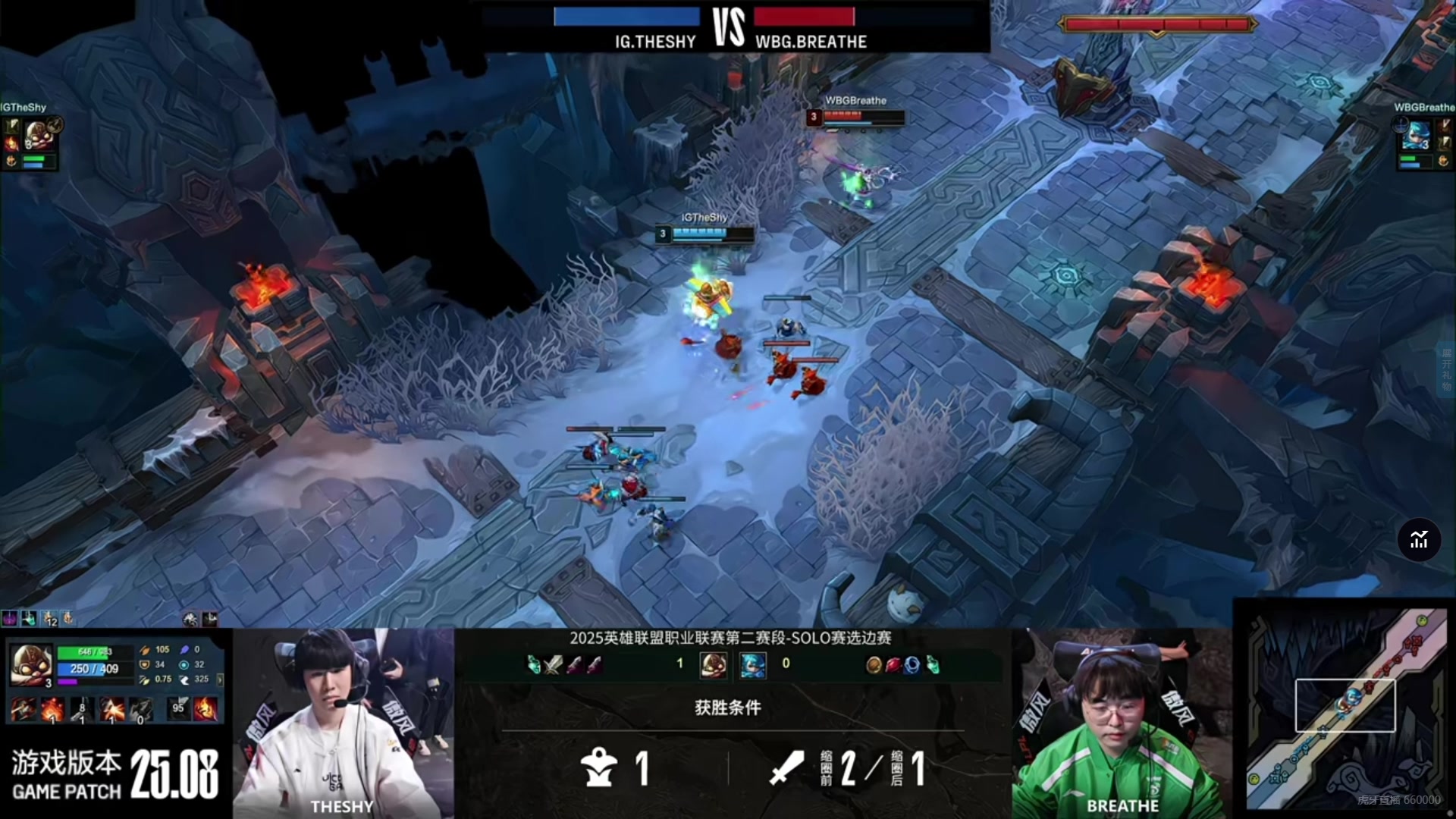Click the Breathe player camera feed

click(x=1122, y=724)
